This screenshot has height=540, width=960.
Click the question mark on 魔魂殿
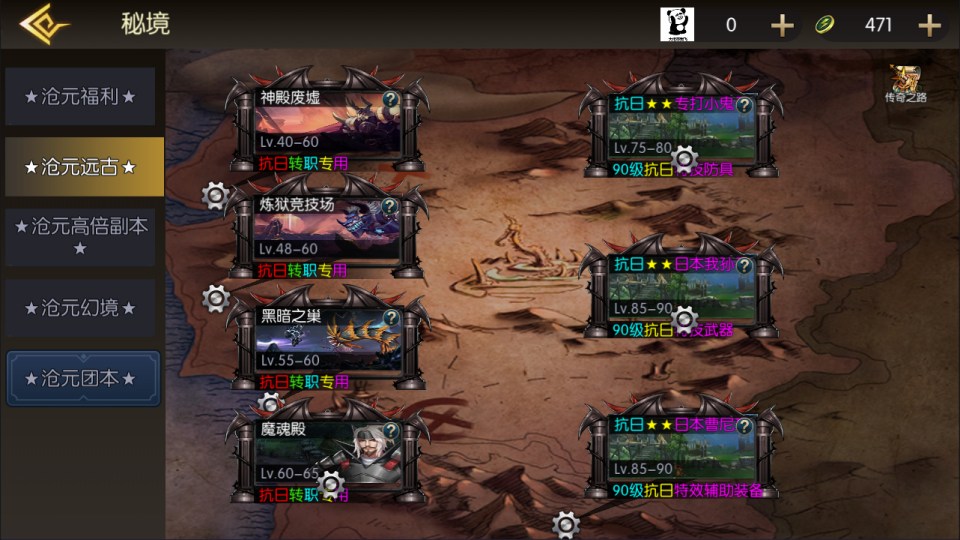coord(390,430)
